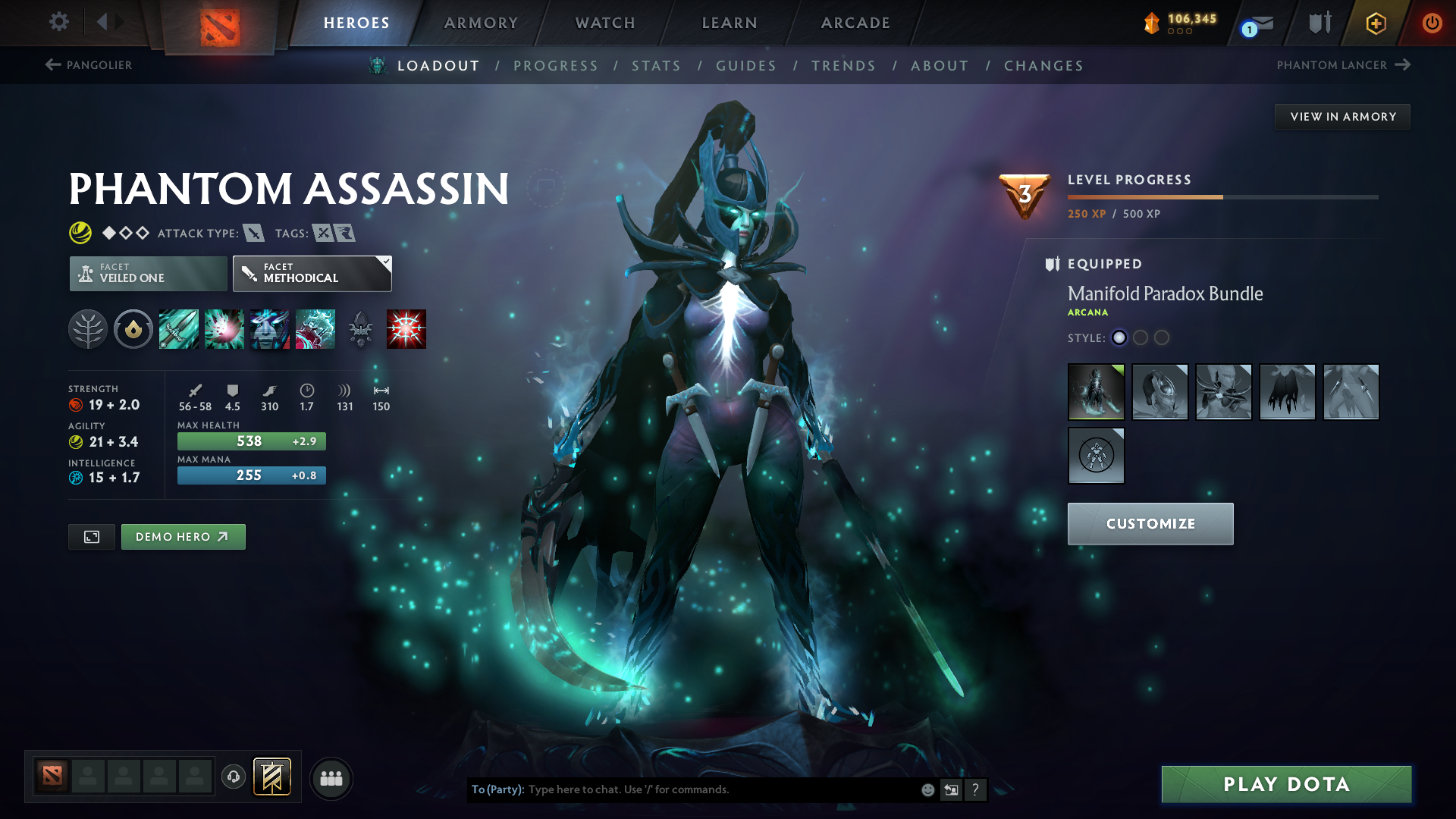Click the CUSTOMIZE button
The width and height of the screenshot is (1456, 819).
coord(1150,523)
